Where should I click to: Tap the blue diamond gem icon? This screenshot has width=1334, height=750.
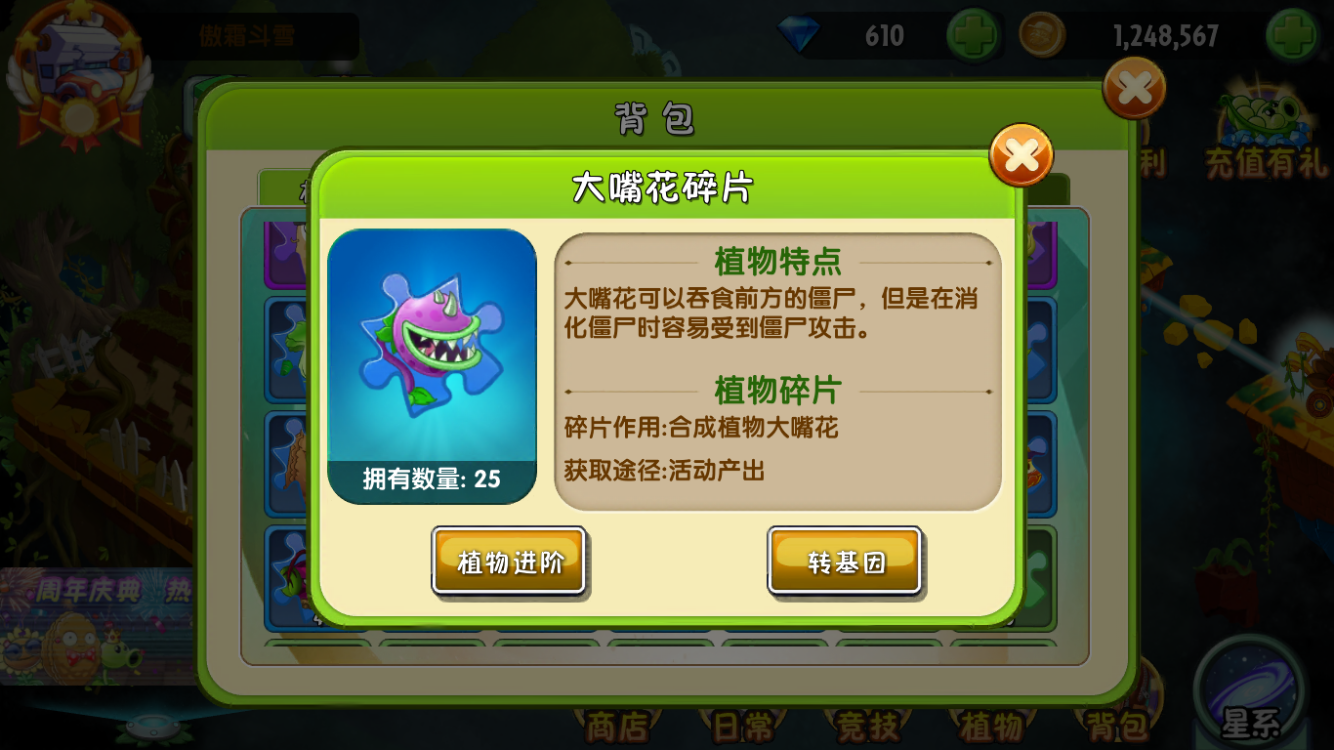[x=800, y=33]
